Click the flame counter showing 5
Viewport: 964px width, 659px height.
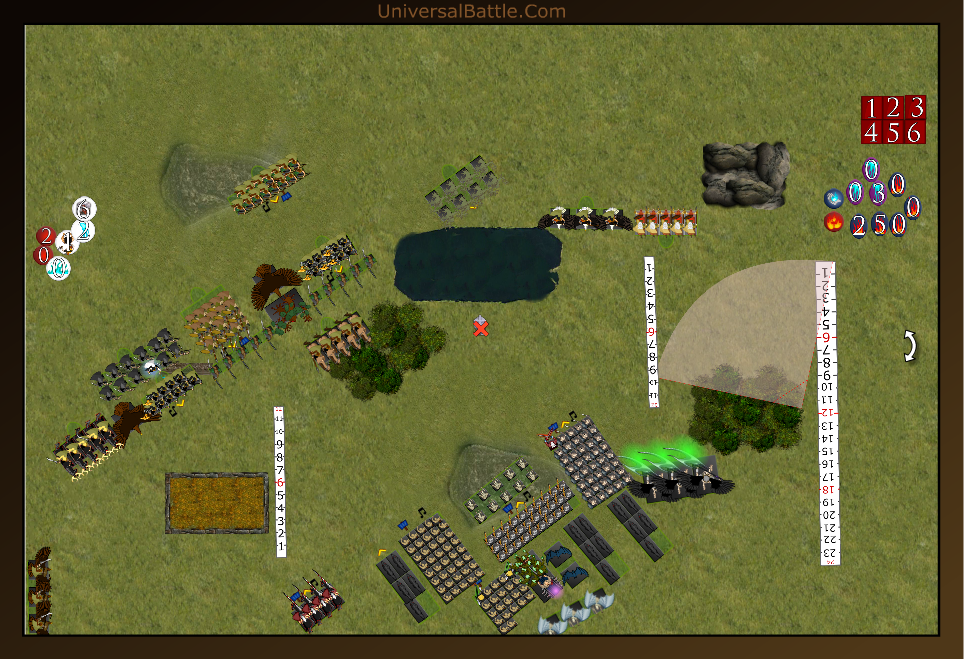879,225
